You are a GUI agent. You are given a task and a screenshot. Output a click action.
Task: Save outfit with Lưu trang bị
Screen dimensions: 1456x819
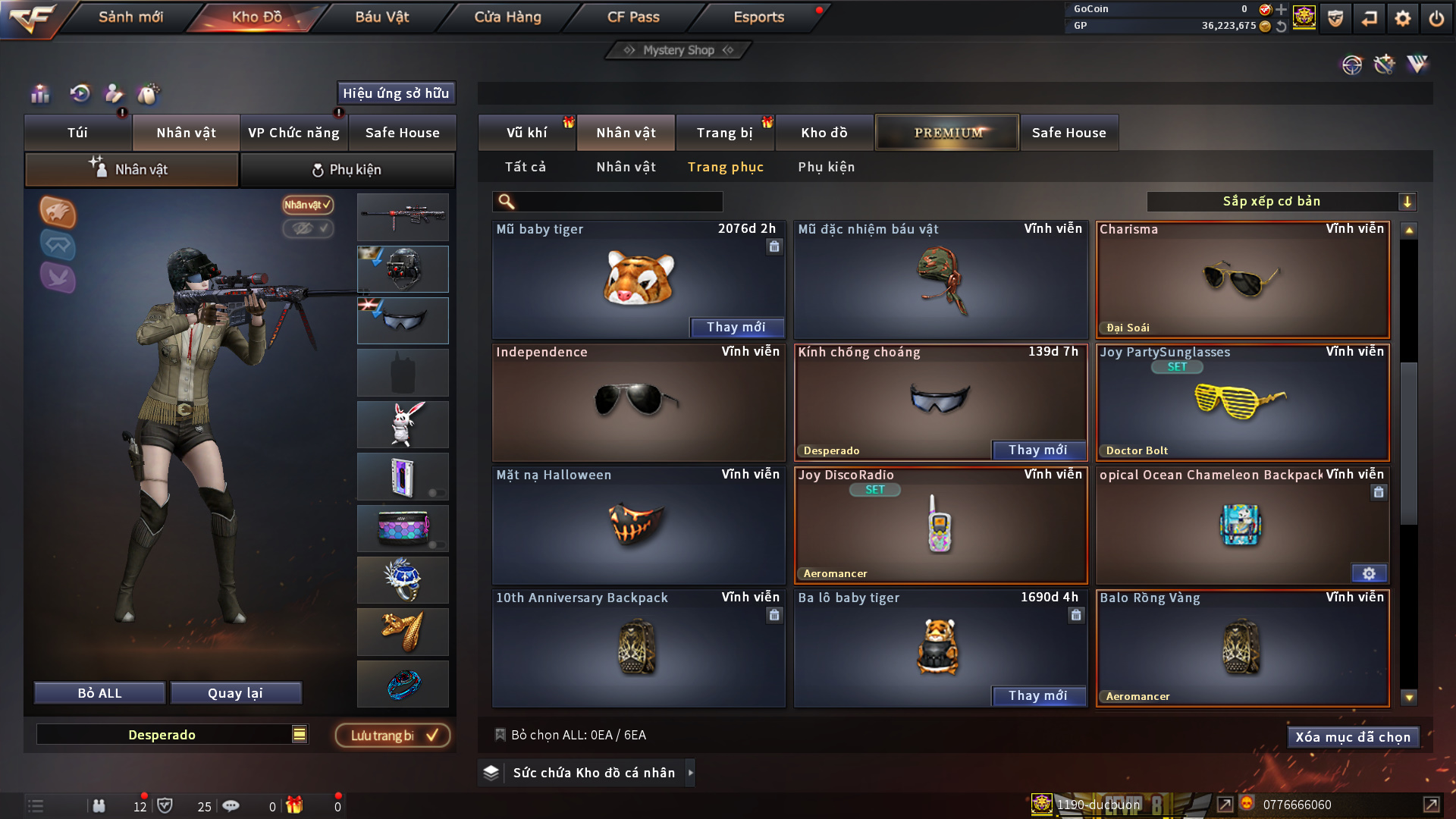click(x=392, y=735)
